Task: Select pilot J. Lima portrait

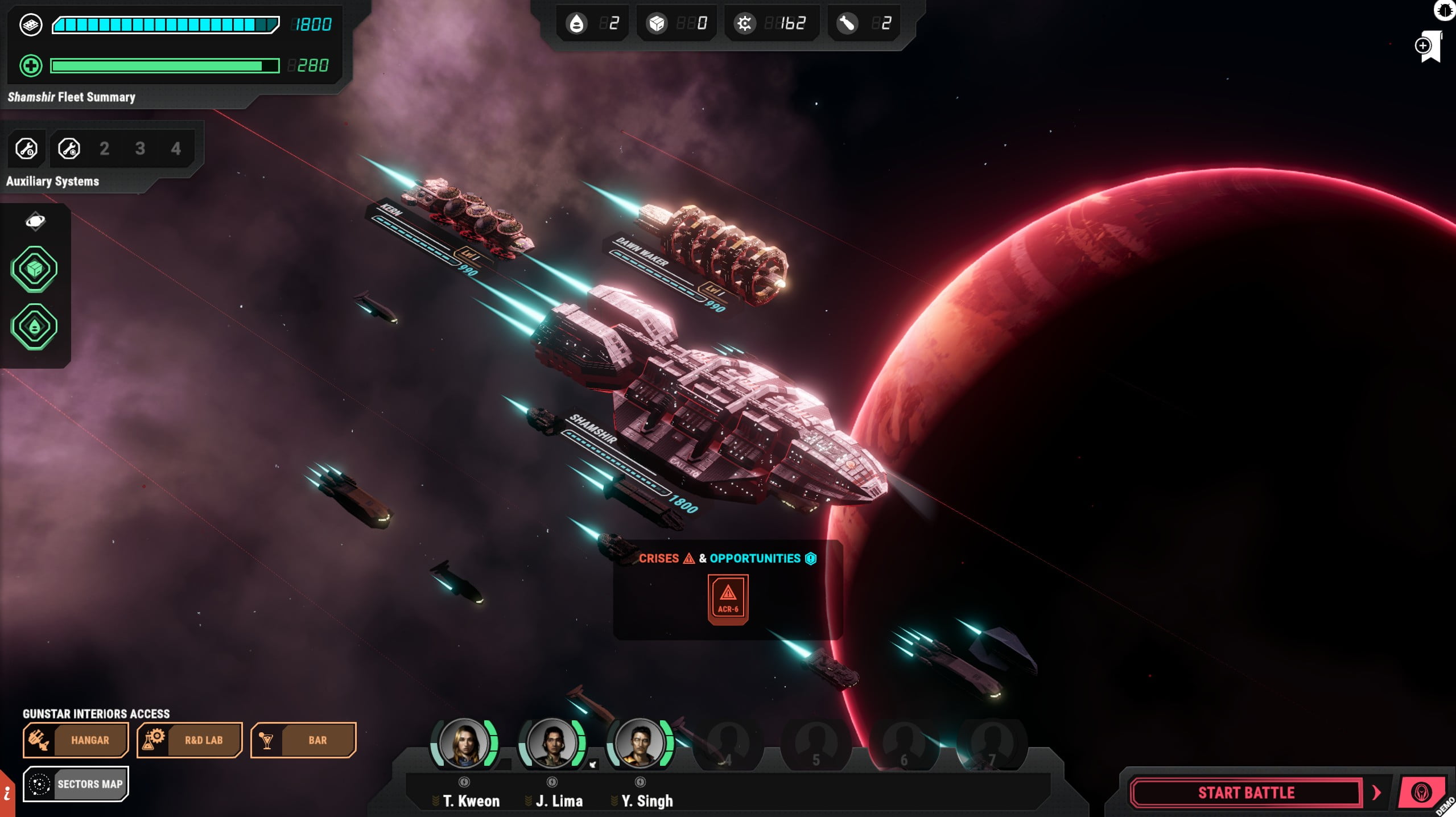Action: coord(552,742)
